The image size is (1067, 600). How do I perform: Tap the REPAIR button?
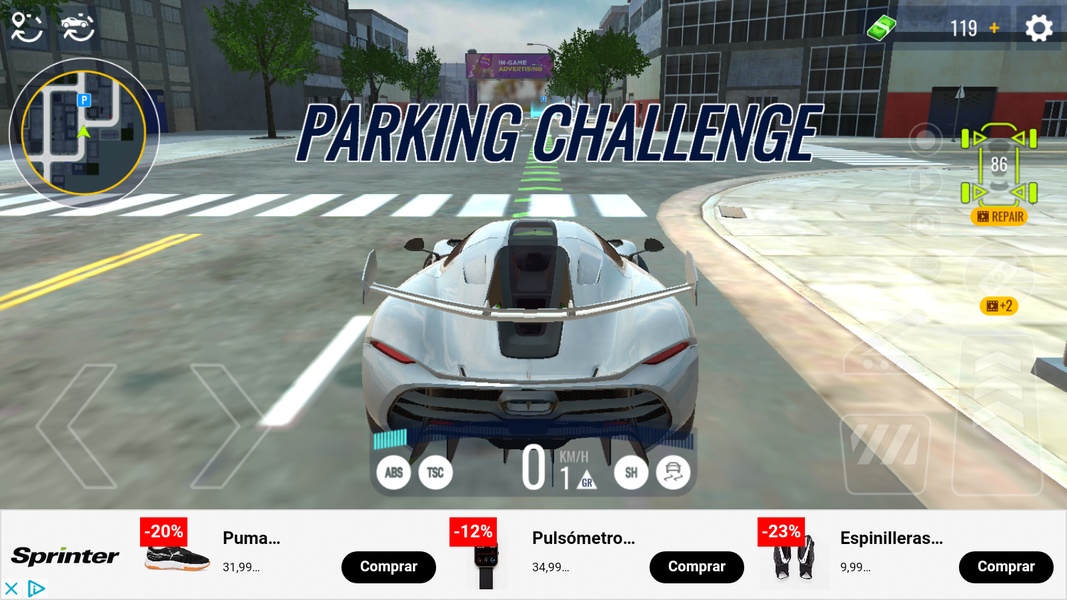pos(999,216)
